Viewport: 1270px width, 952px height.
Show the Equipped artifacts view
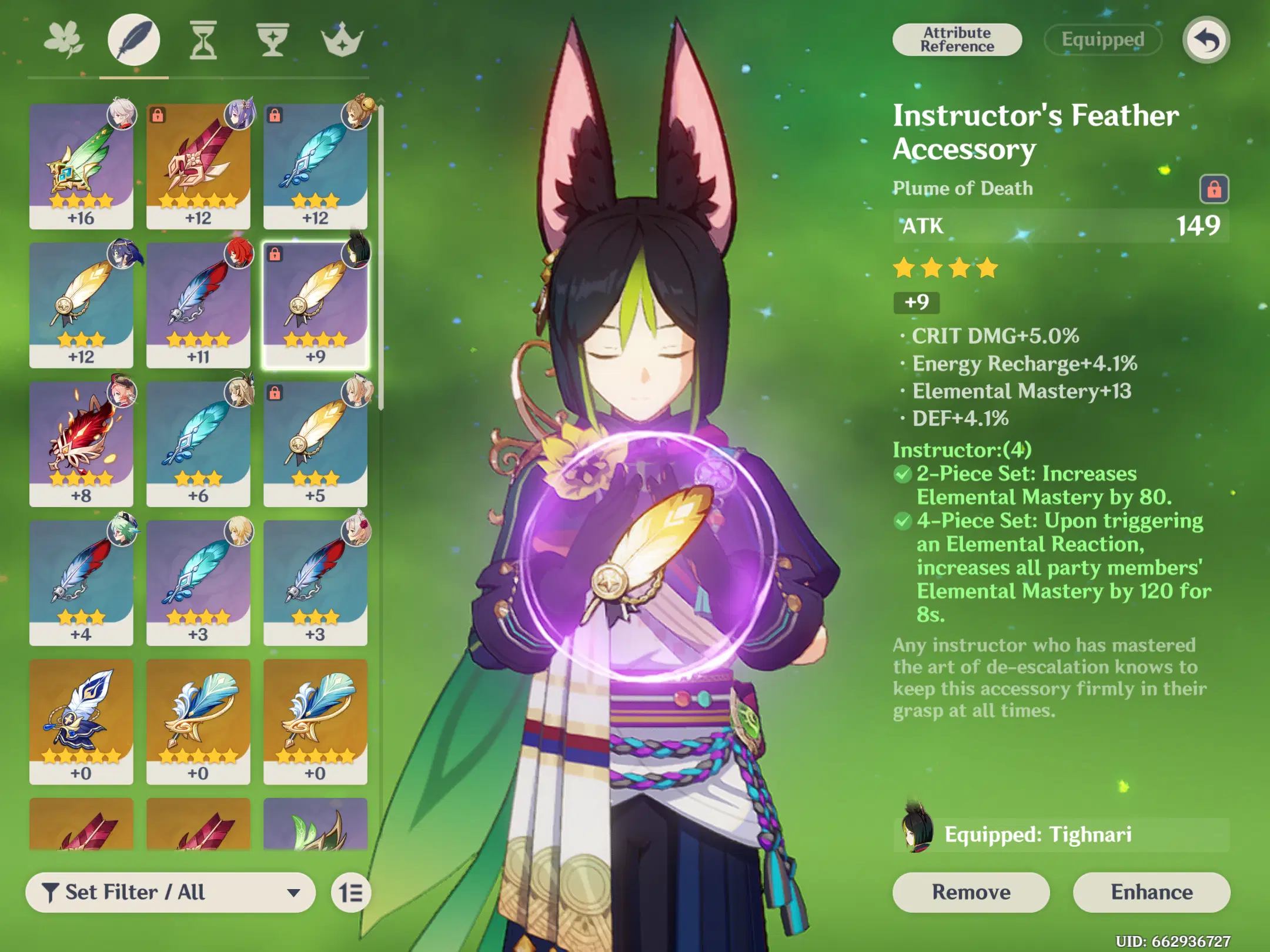(1102, 40)
